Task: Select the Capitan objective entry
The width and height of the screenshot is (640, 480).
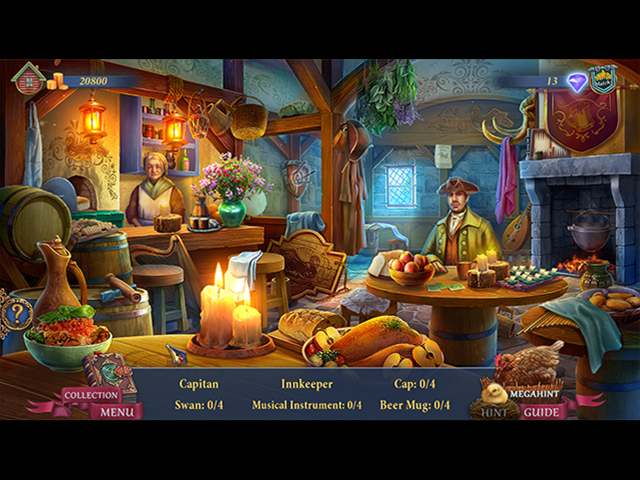Action: click(200, 383)
